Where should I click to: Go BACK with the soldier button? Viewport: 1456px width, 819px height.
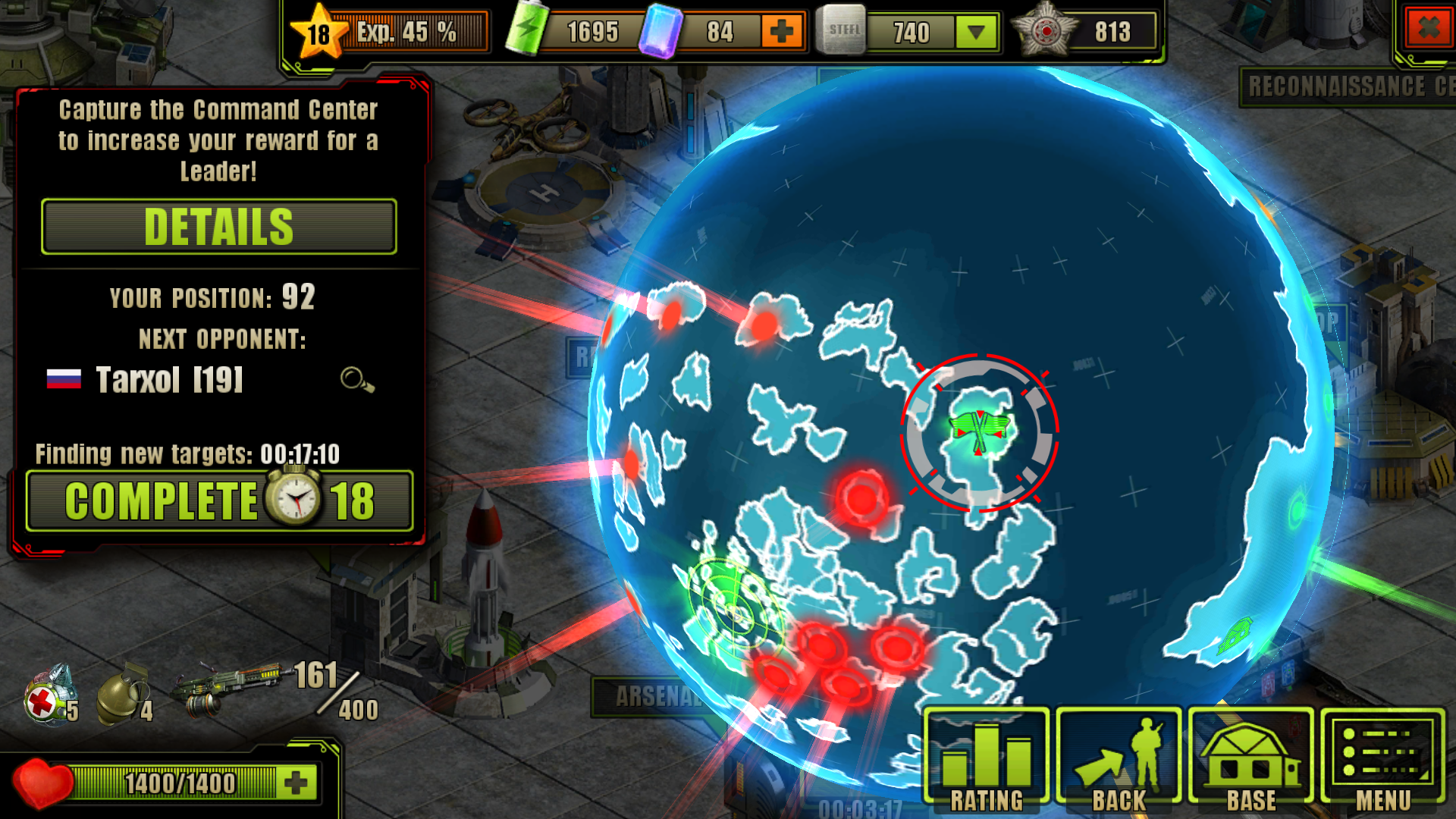pyautogui.click(x=1119, y=758)
